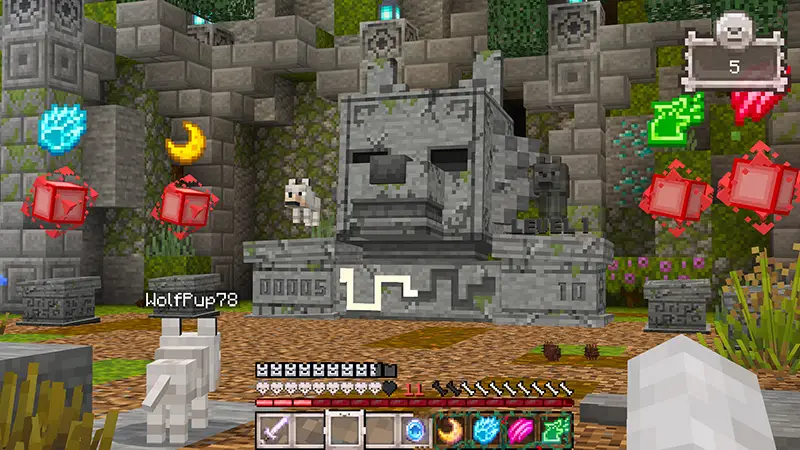
Task: Select the blue orb hotbar slot
Action: pos(415,429)
